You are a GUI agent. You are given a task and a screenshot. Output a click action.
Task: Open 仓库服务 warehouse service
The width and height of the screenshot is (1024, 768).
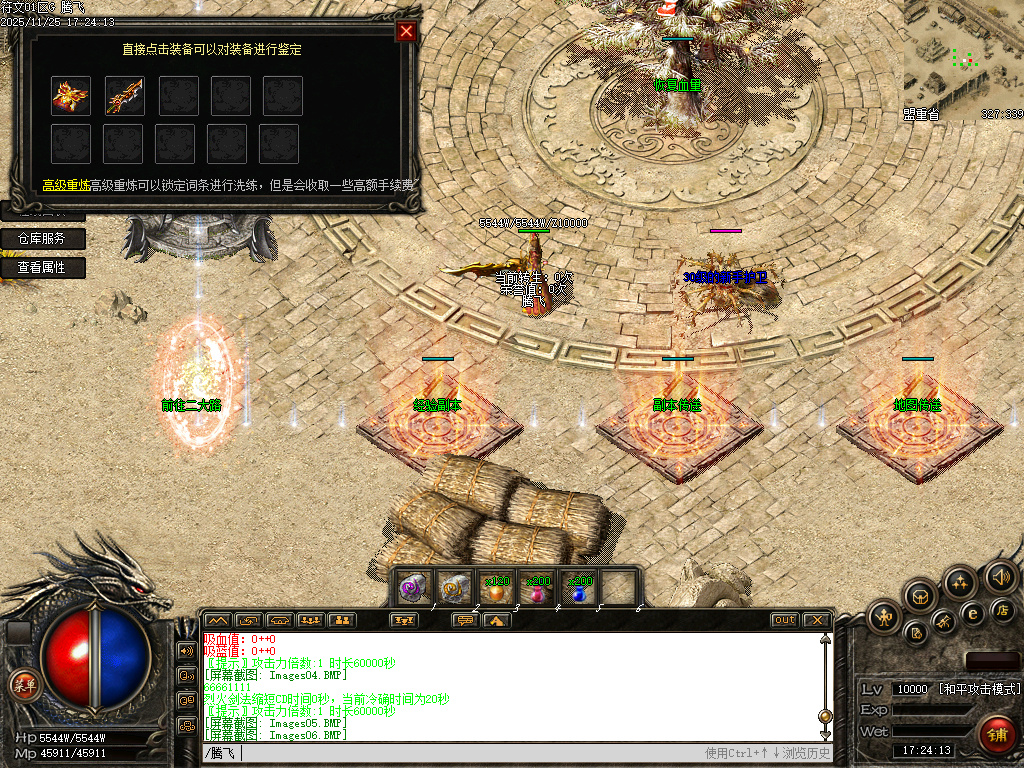pos(42,239)
